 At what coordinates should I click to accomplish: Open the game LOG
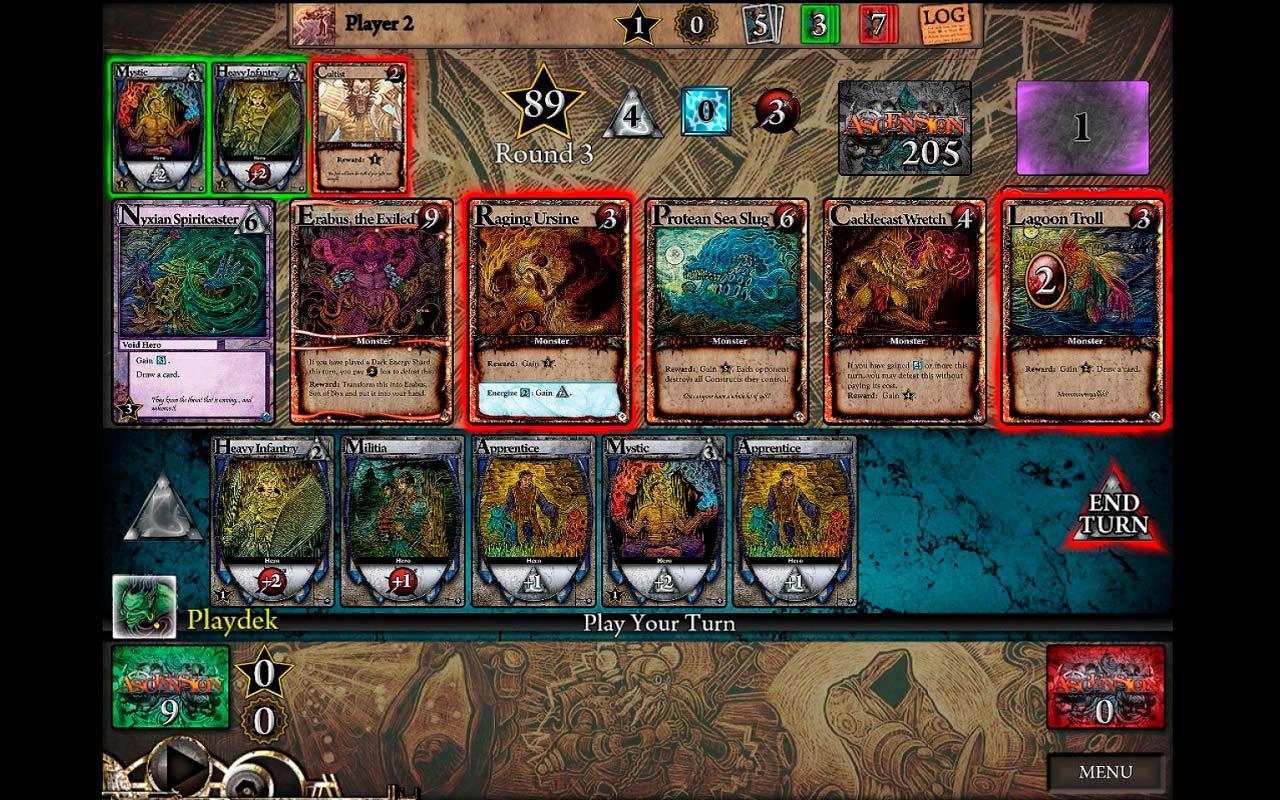point(942,23)
